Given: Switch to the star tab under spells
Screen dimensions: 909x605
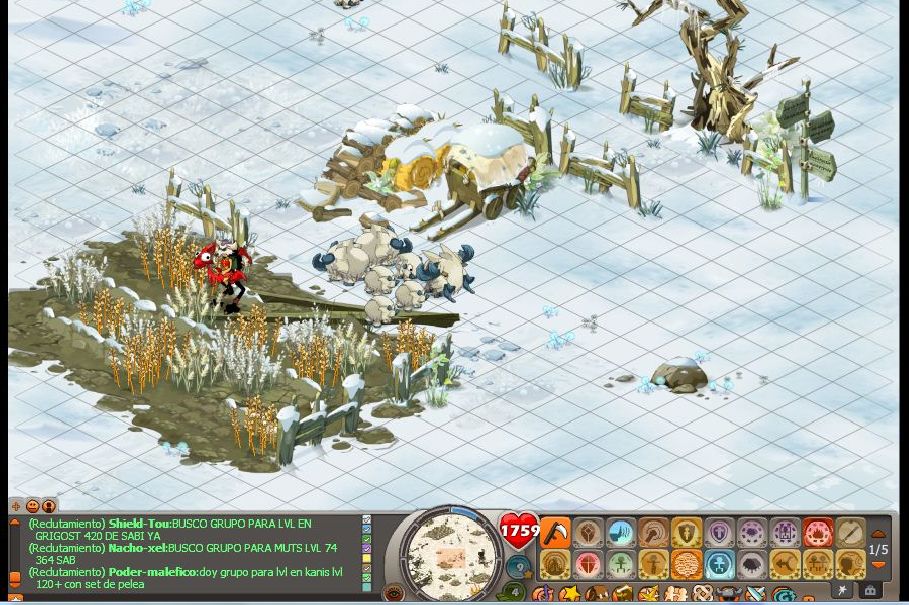Looking at the screenshot, I should tap(843, 591).
